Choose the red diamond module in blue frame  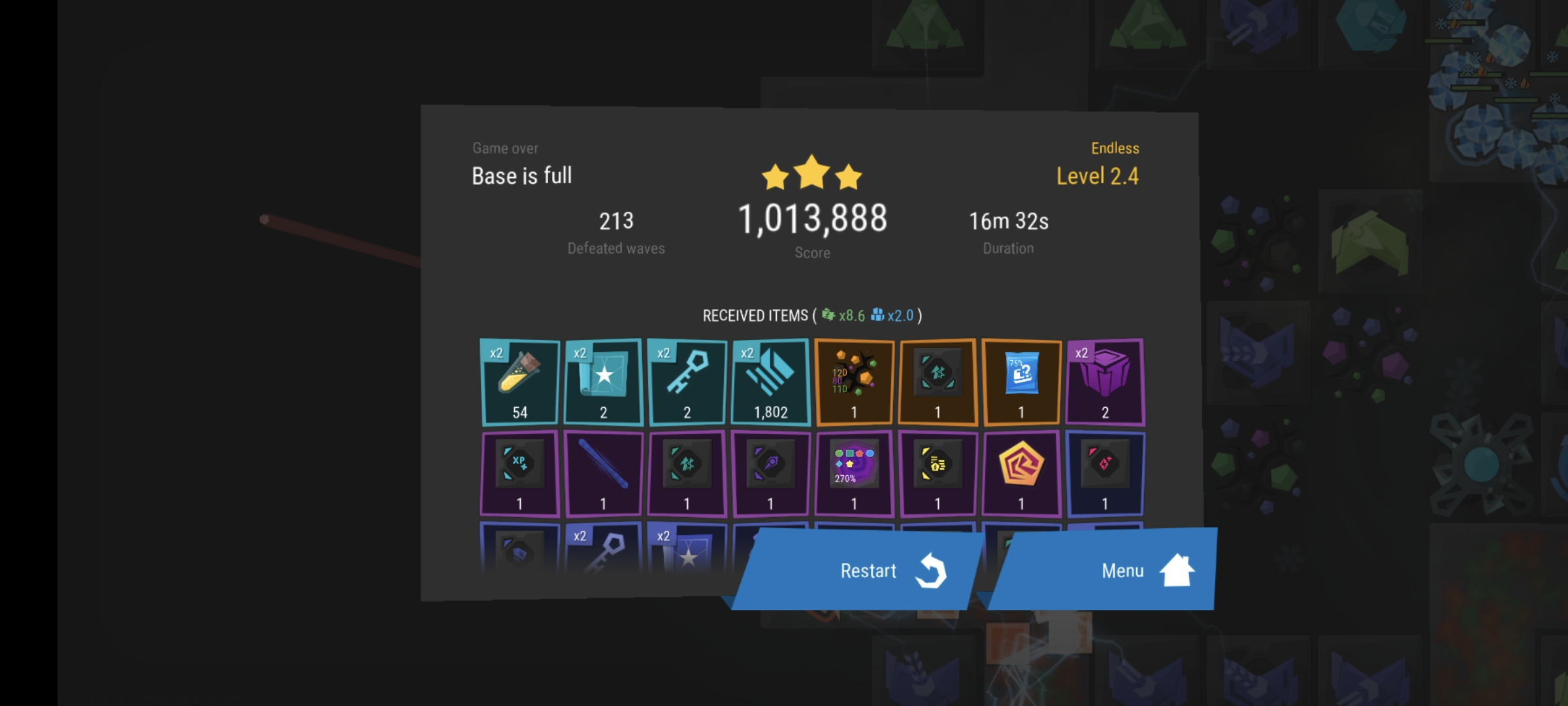[x=1105, y=473]
